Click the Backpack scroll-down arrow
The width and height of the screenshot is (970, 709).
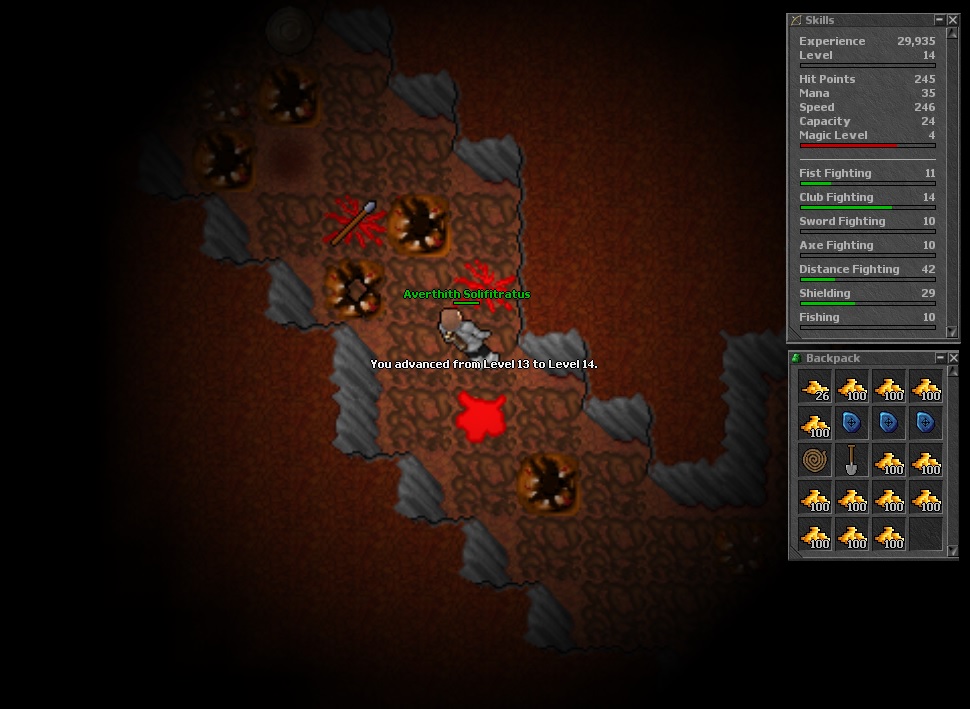click(952, 551)
